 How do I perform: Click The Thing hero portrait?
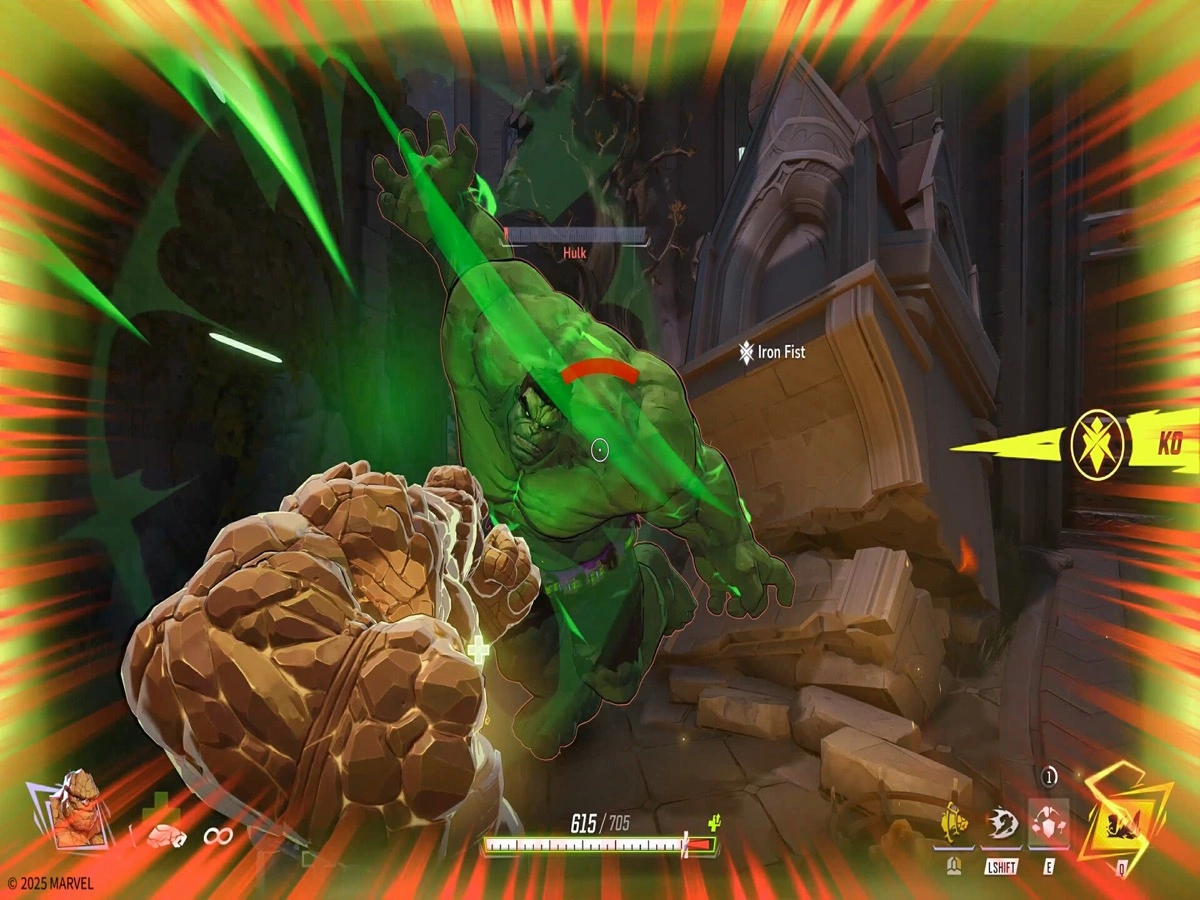(x=74, y=807)
